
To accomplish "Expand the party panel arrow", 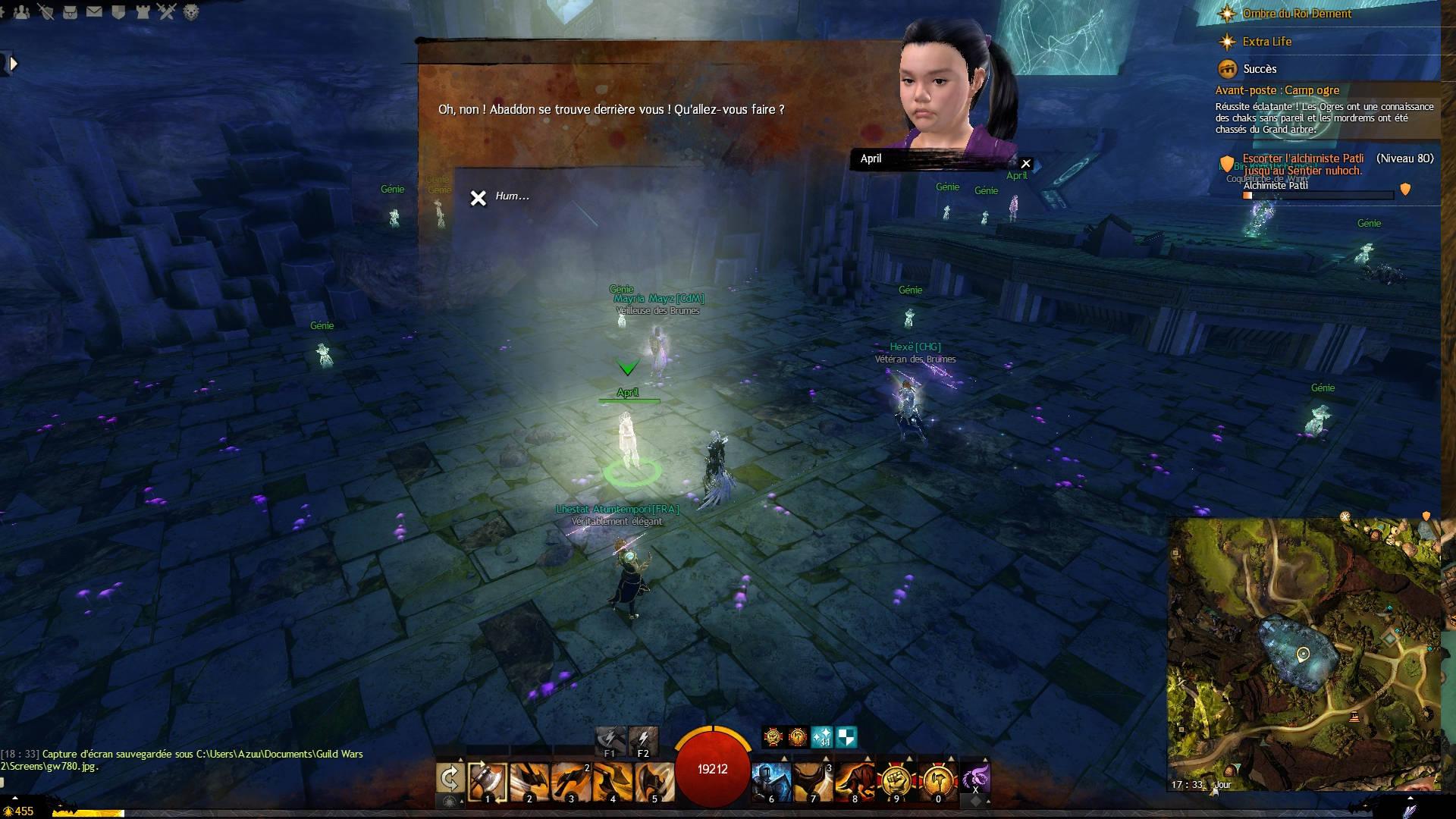I will click(12, 64).
